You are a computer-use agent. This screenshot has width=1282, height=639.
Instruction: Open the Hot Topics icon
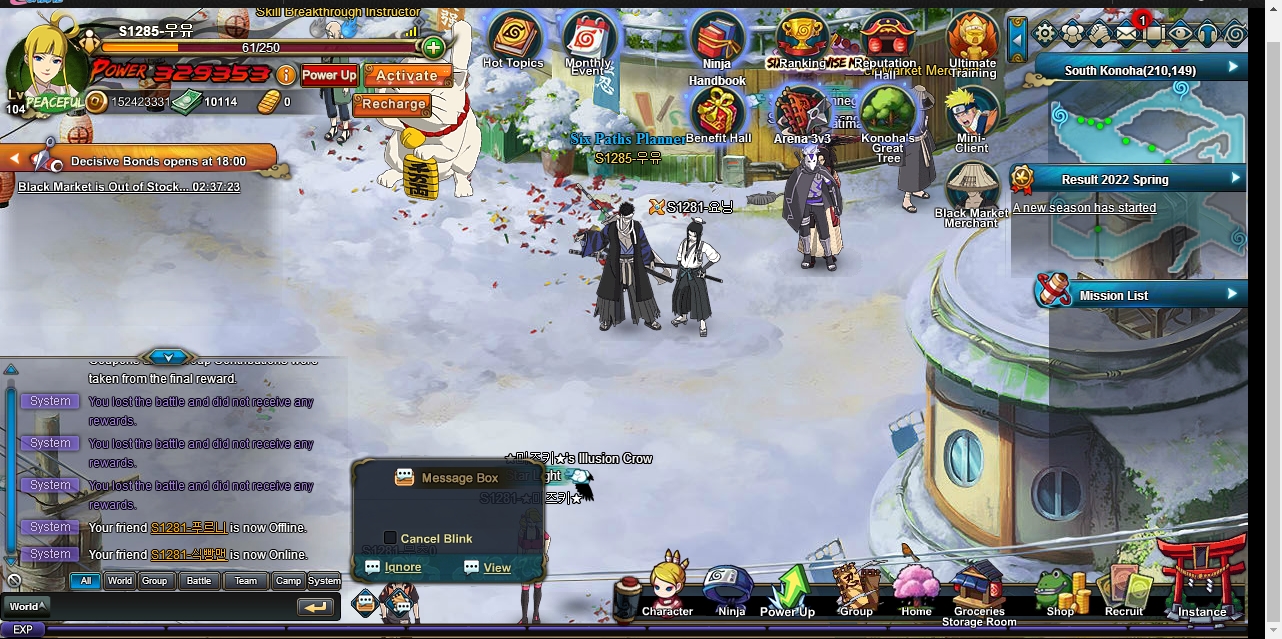tap(513, 39)
